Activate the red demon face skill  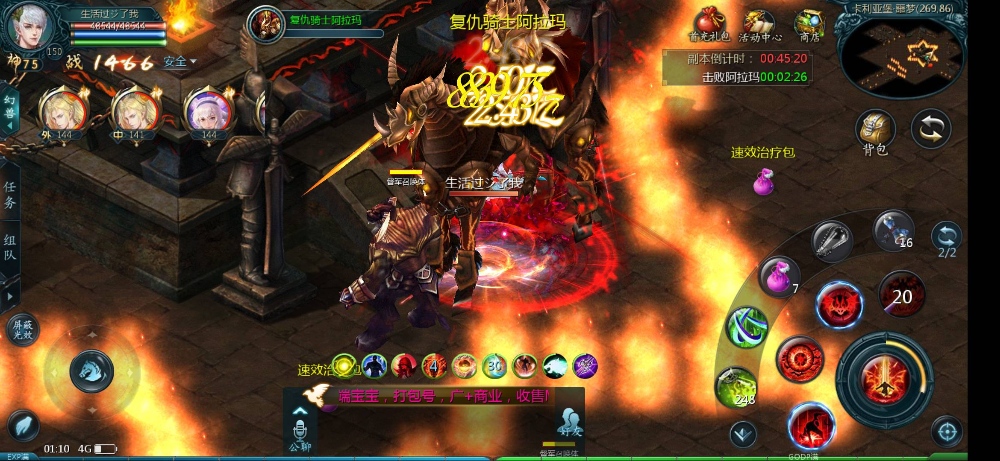coord(839,304)
